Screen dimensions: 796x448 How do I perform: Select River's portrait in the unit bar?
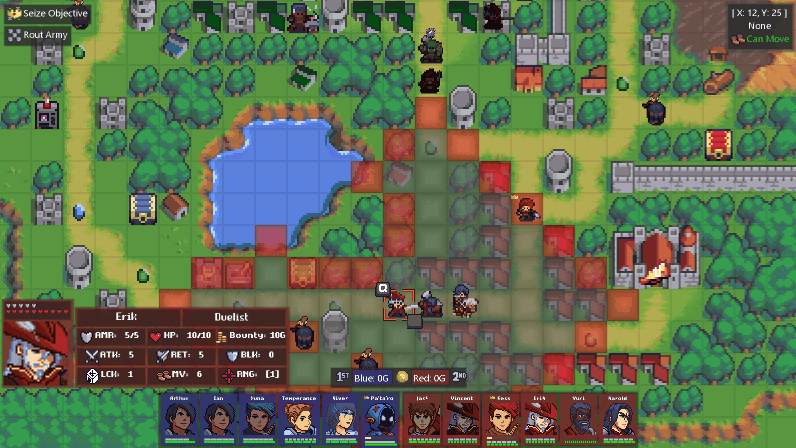[x=340, y=418]
